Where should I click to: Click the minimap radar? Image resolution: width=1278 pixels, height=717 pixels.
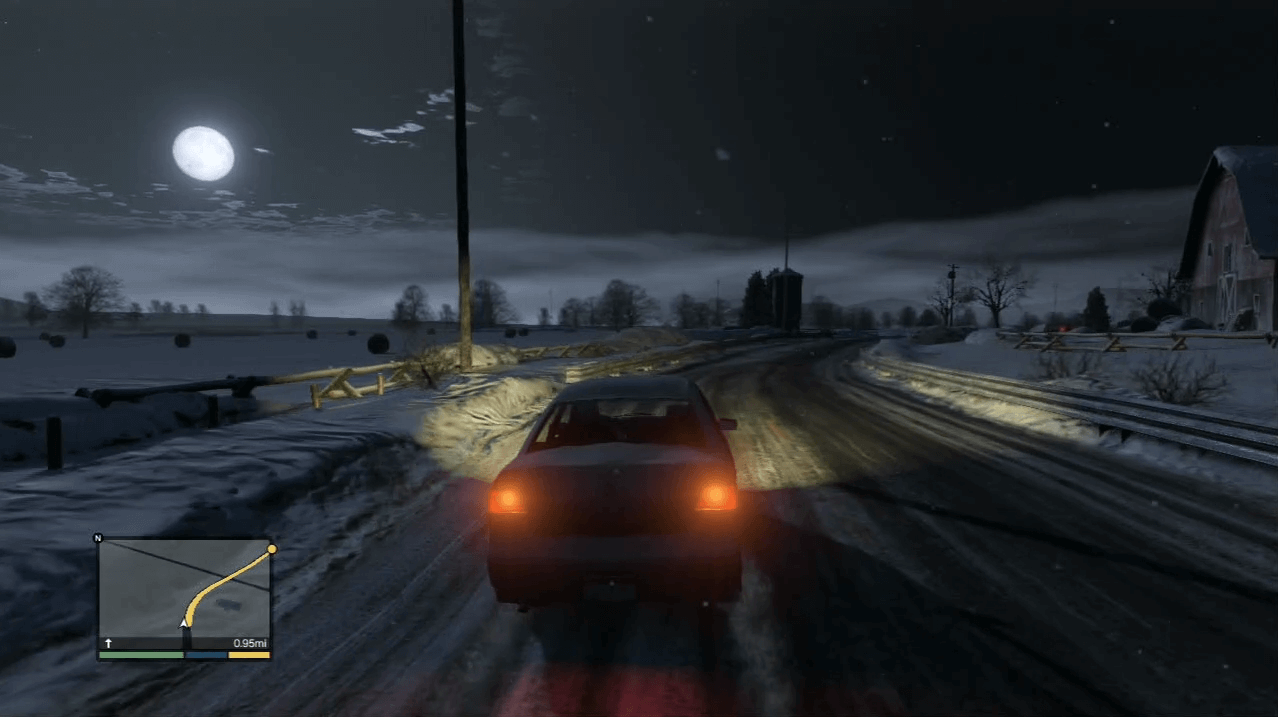(x=184, y=595)
